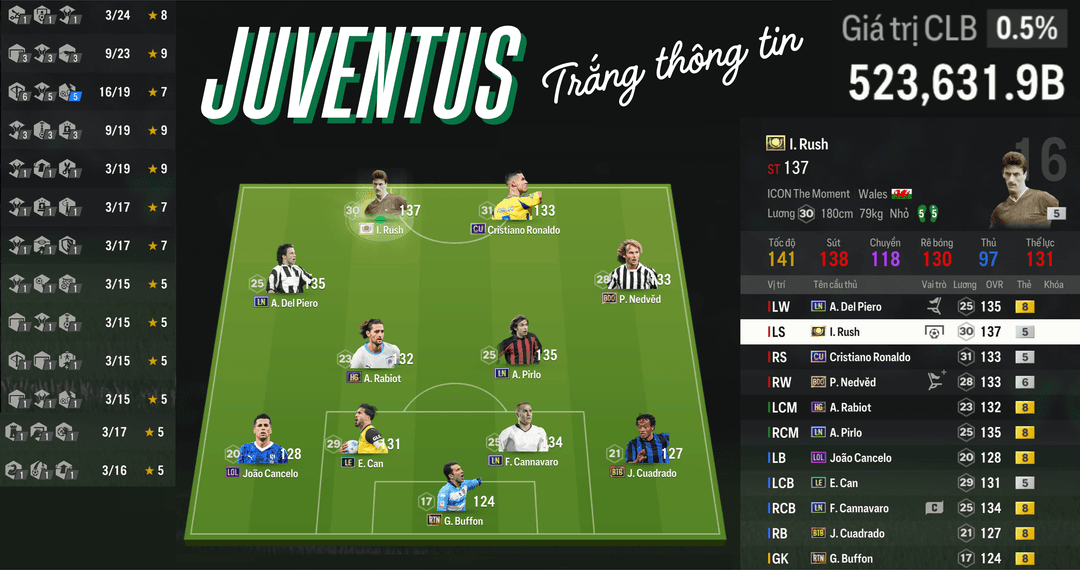Choose goalkeeper G. Buffon on the pitch
The image size is (1080, 570).
pyautogui.click(x=455, y=493)
